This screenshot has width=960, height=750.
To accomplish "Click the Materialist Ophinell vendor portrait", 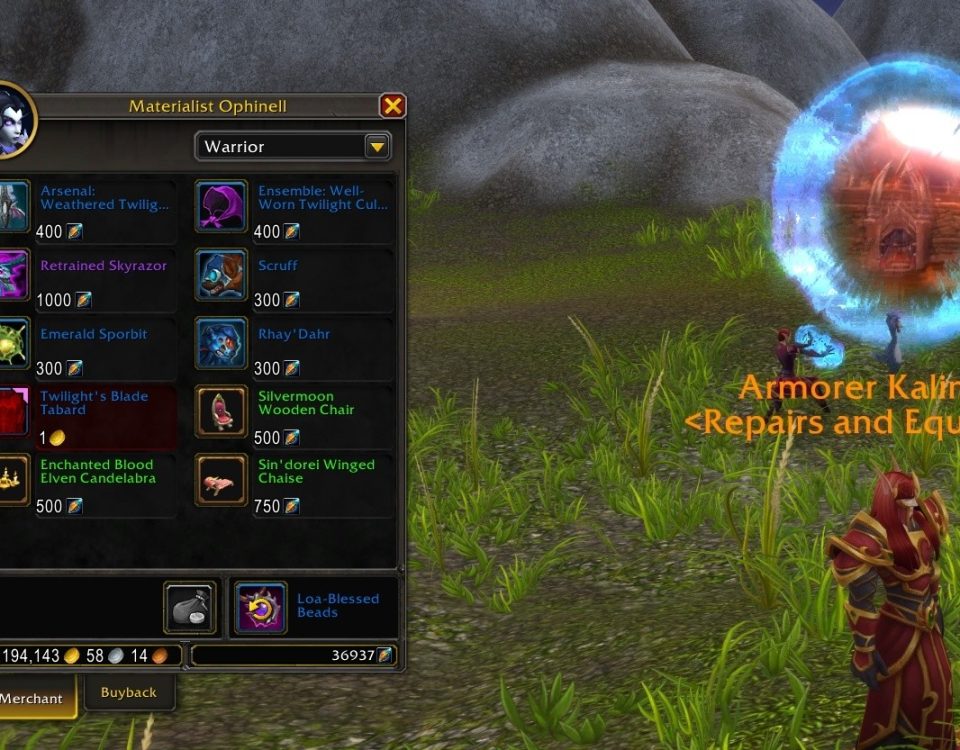I will click(x=10, y=122).
